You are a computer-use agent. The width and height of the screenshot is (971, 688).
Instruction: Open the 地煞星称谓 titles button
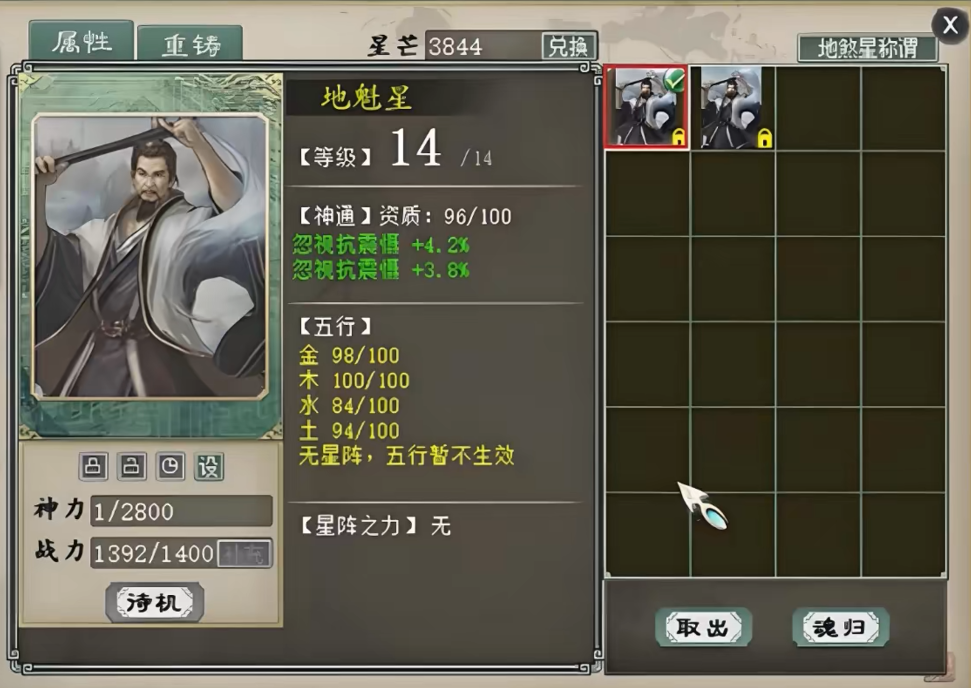[x=867, y=48]
